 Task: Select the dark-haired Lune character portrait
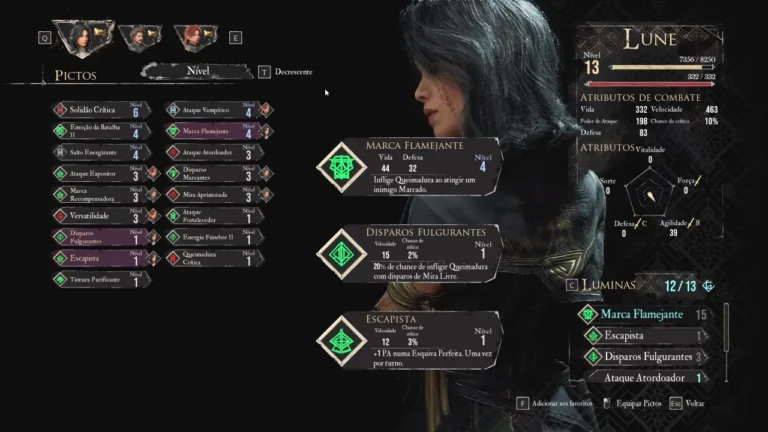(x=79, y=37)
